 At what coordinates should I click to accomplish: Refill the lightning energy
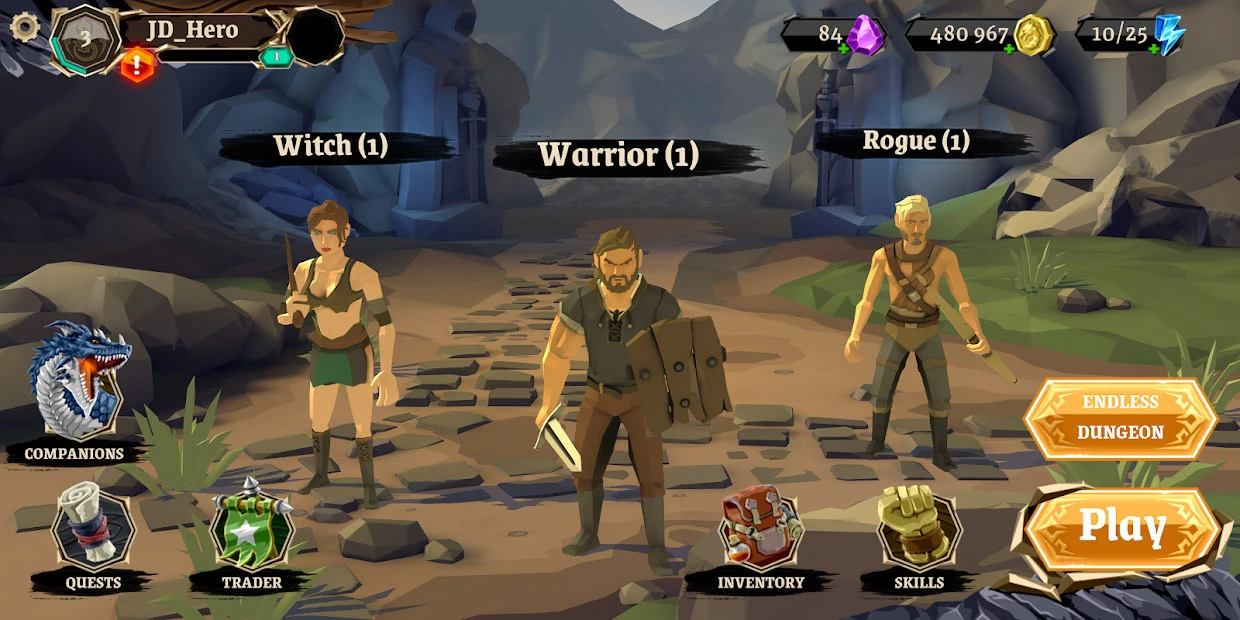[1153, 48]
